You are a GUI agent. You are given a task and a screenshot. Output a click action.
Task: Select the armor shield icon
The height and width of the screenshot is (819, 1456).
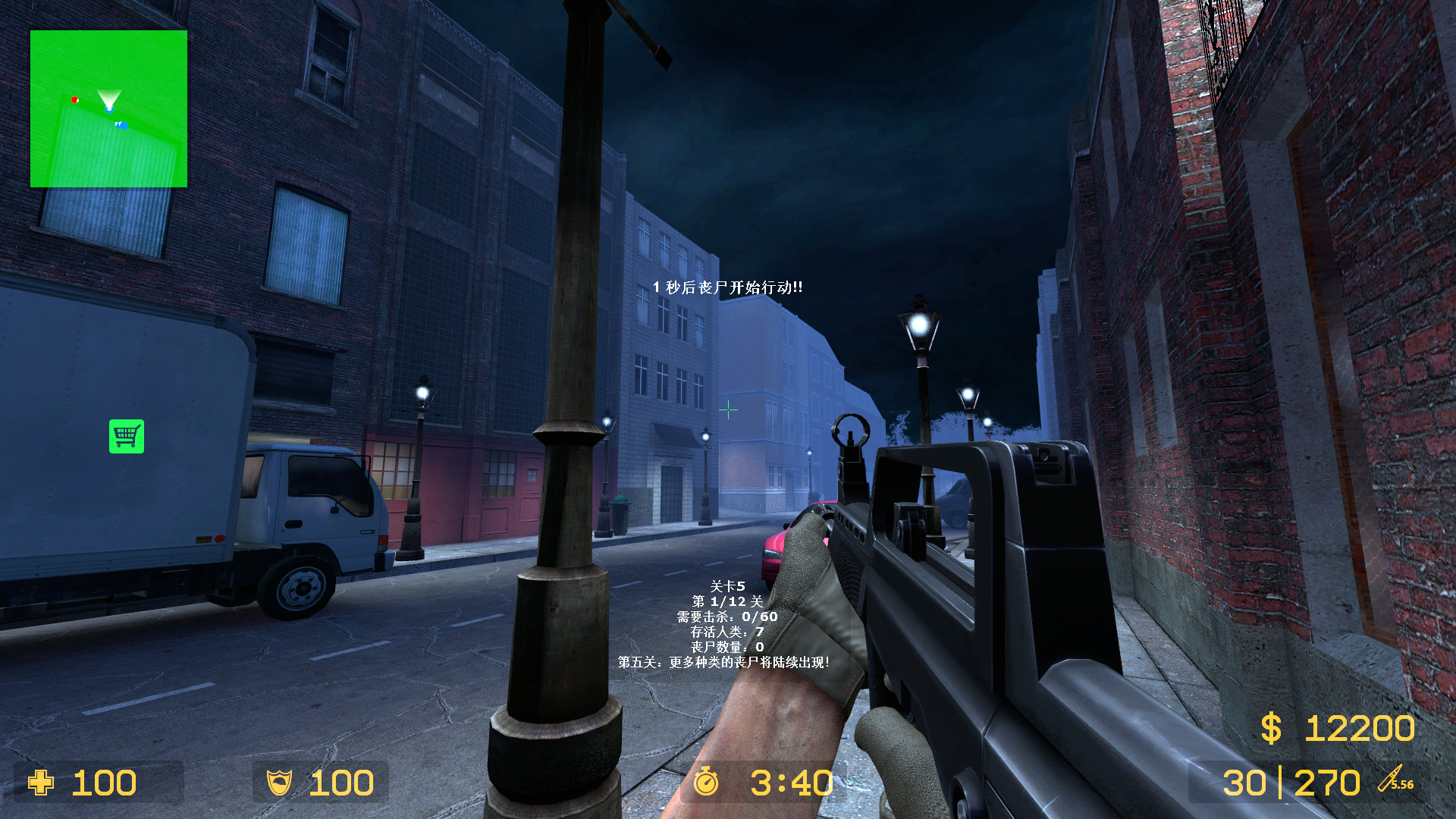279,783
